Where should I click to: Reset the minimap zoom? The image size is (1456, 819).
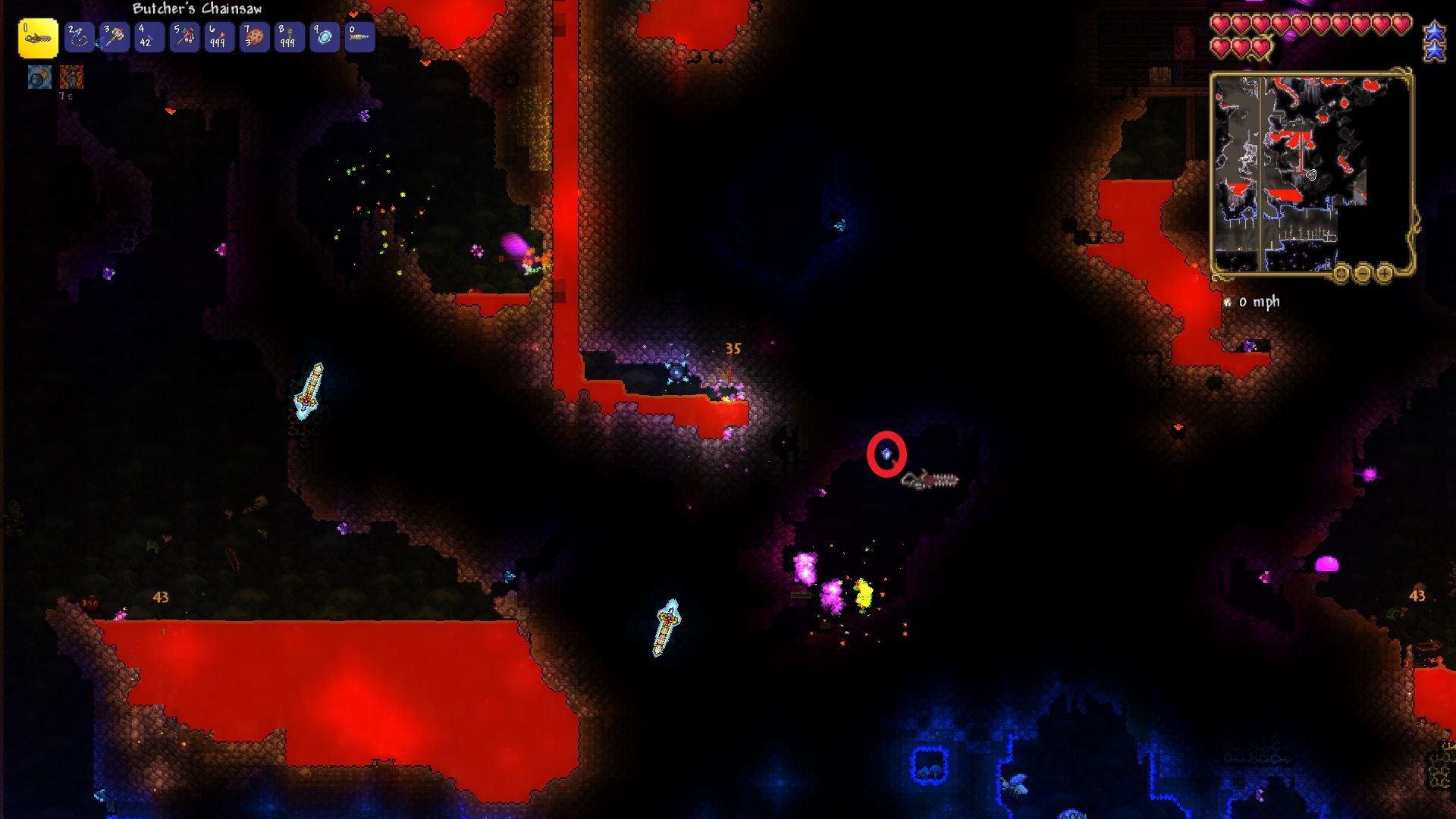point(1341,273)
